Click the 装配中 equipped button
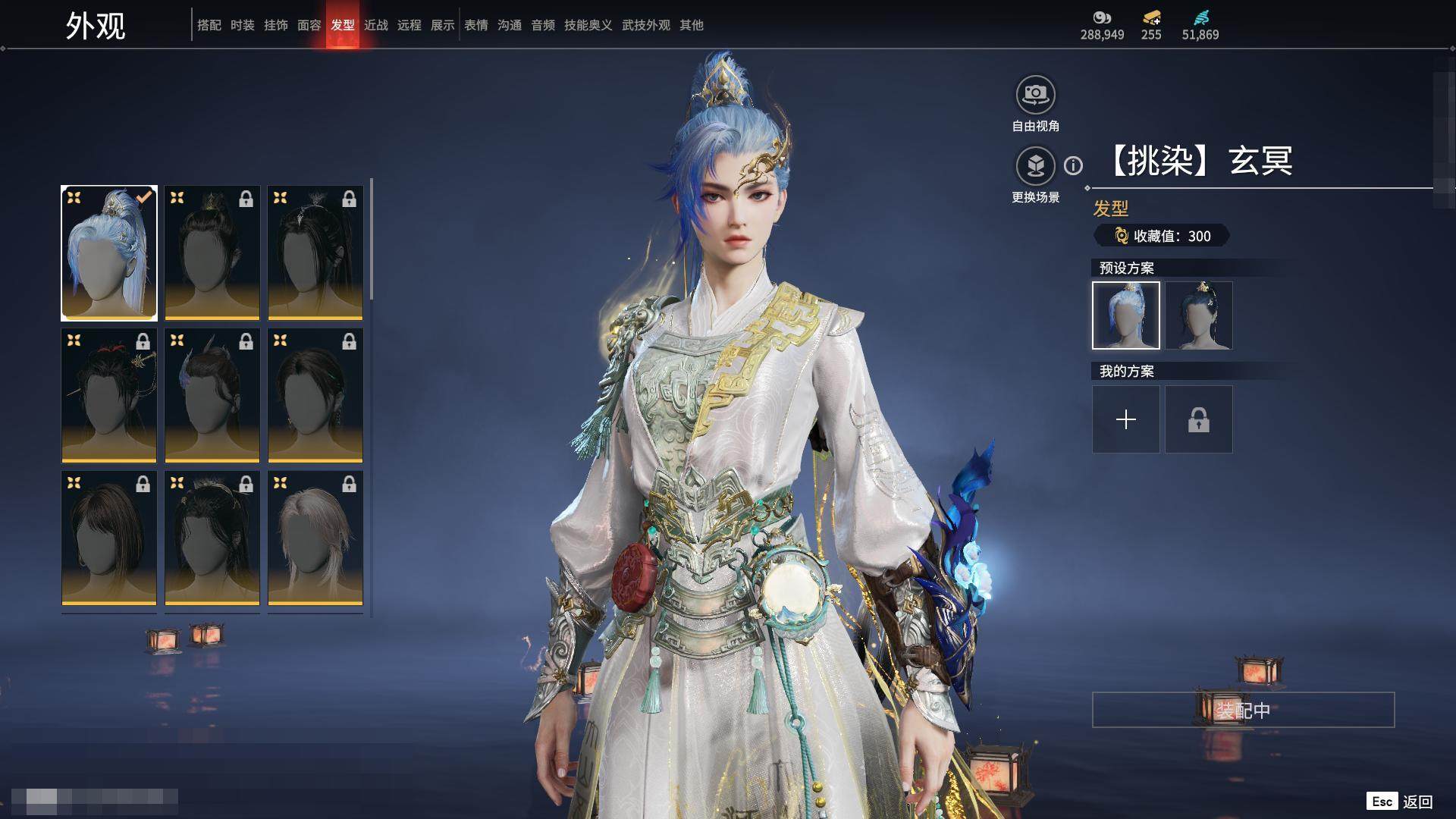The image size is (1456, 819). tap(1243, 710)
